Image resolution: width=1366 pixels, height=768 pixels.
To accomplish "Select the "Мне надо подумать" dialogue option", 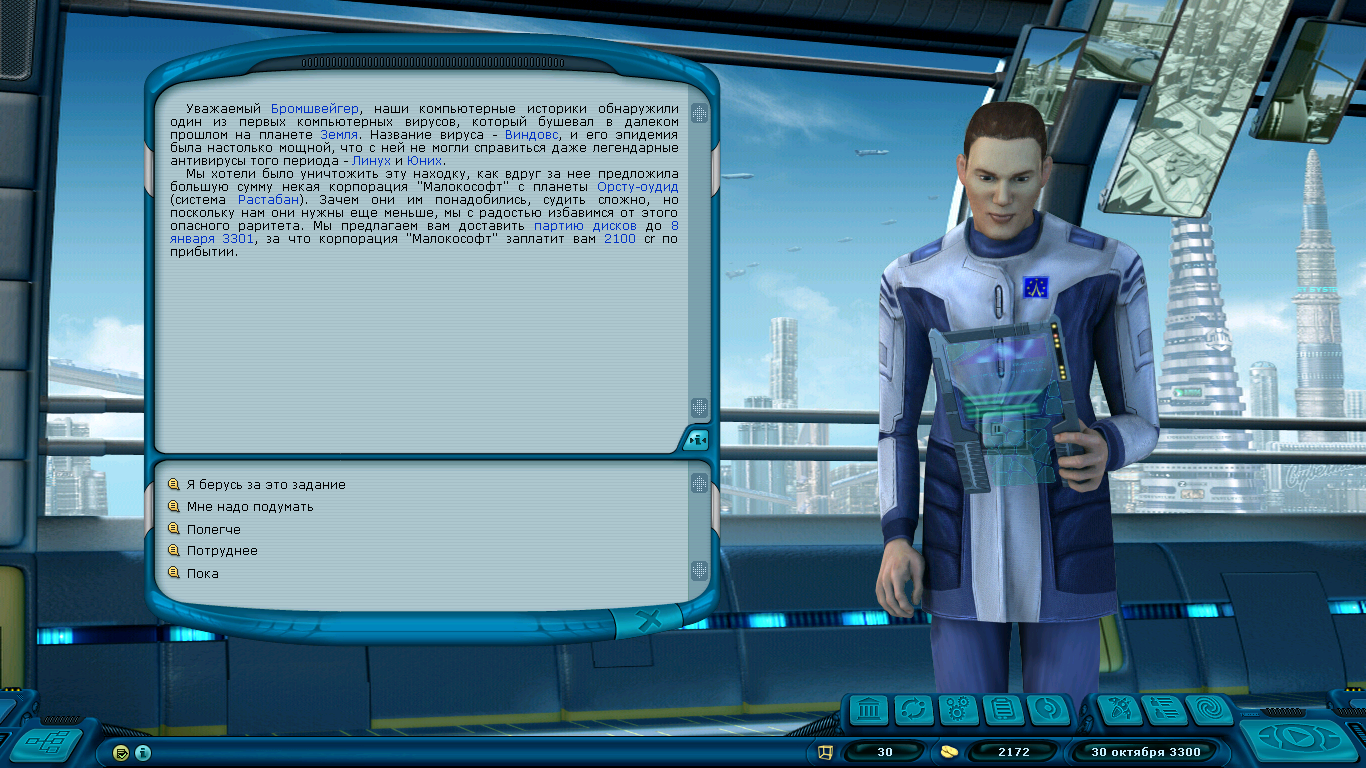I will click(x=249, y=507).
